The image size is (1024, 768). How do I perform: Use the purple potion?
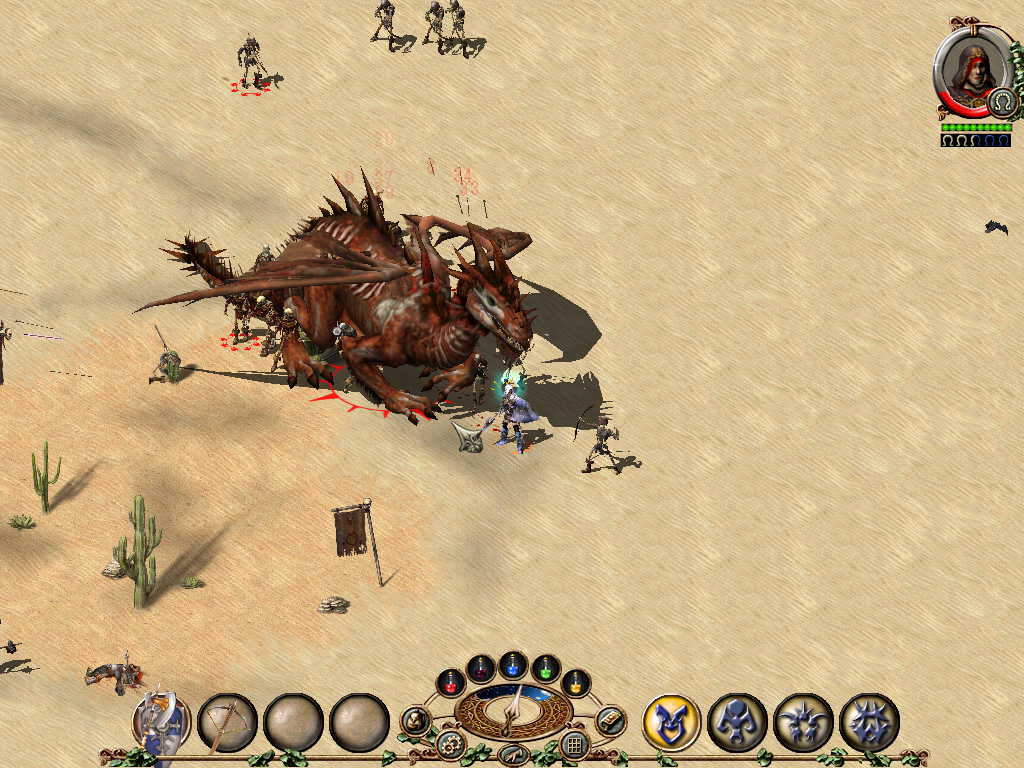pos(481,667)
